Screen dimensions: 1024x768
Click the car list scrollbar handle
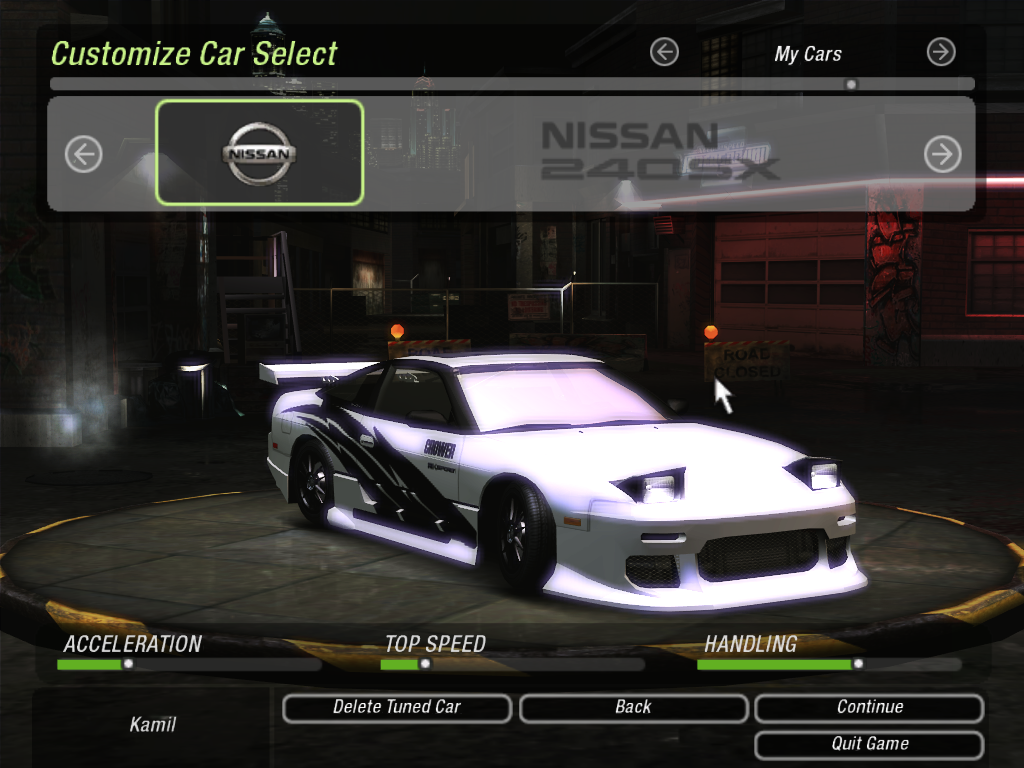(851, 85)
